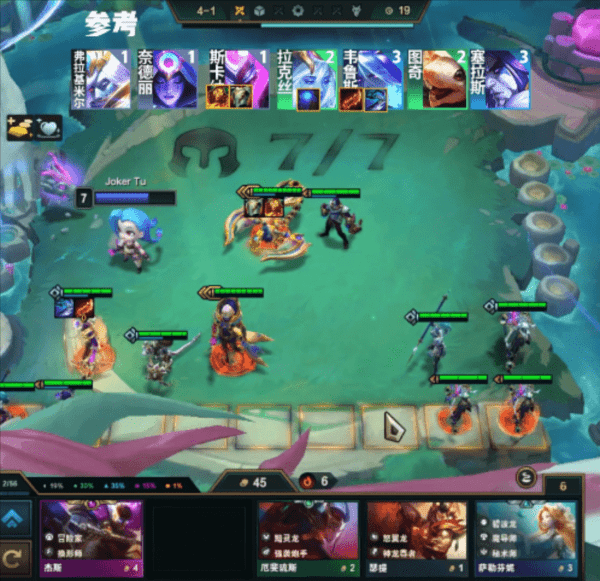Click the buy XP double-arrow button

15,518
